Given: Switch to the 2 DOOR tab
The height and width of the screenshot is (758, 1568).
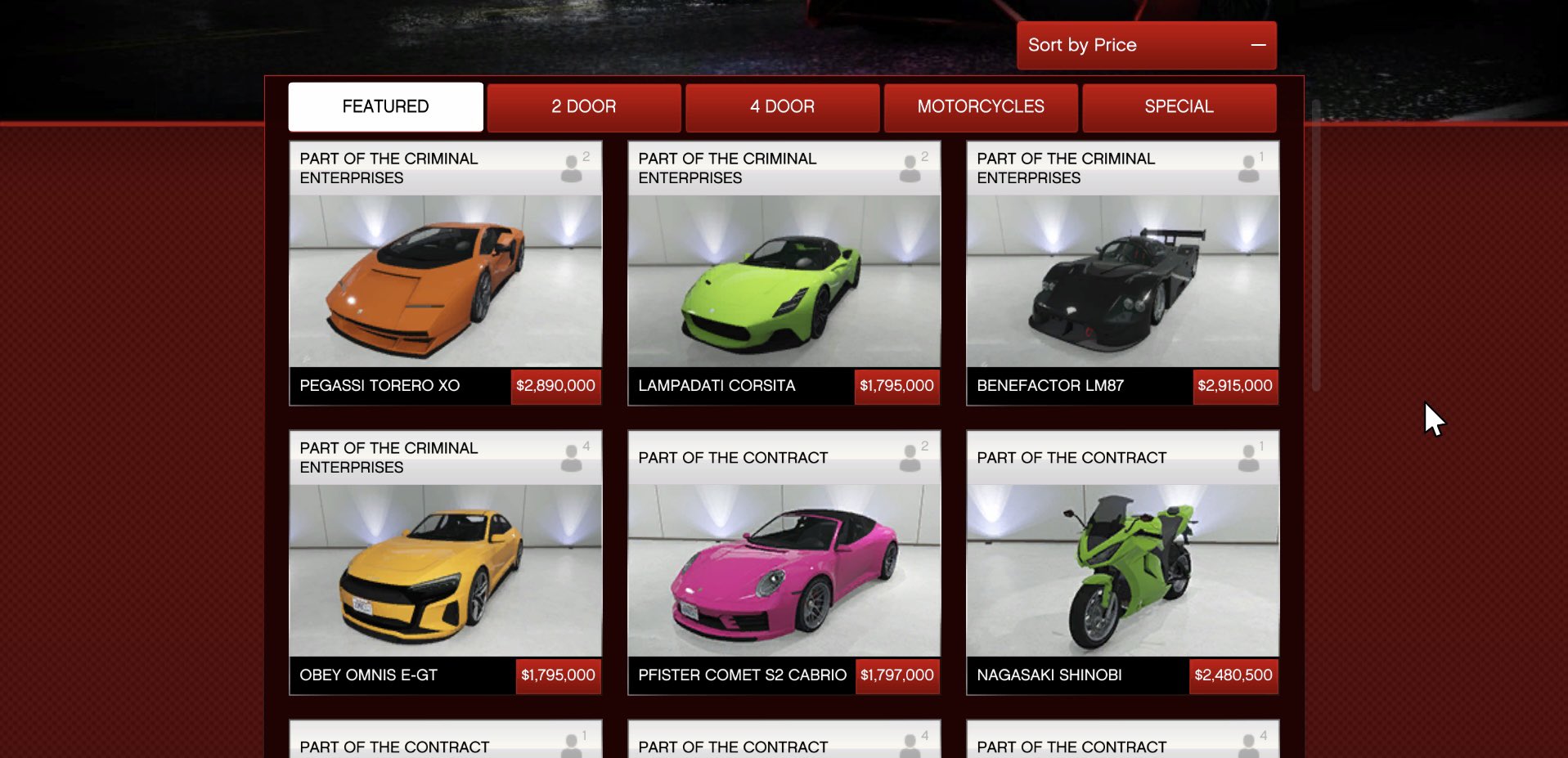Looking at the screenshot, I should [583, 107].
